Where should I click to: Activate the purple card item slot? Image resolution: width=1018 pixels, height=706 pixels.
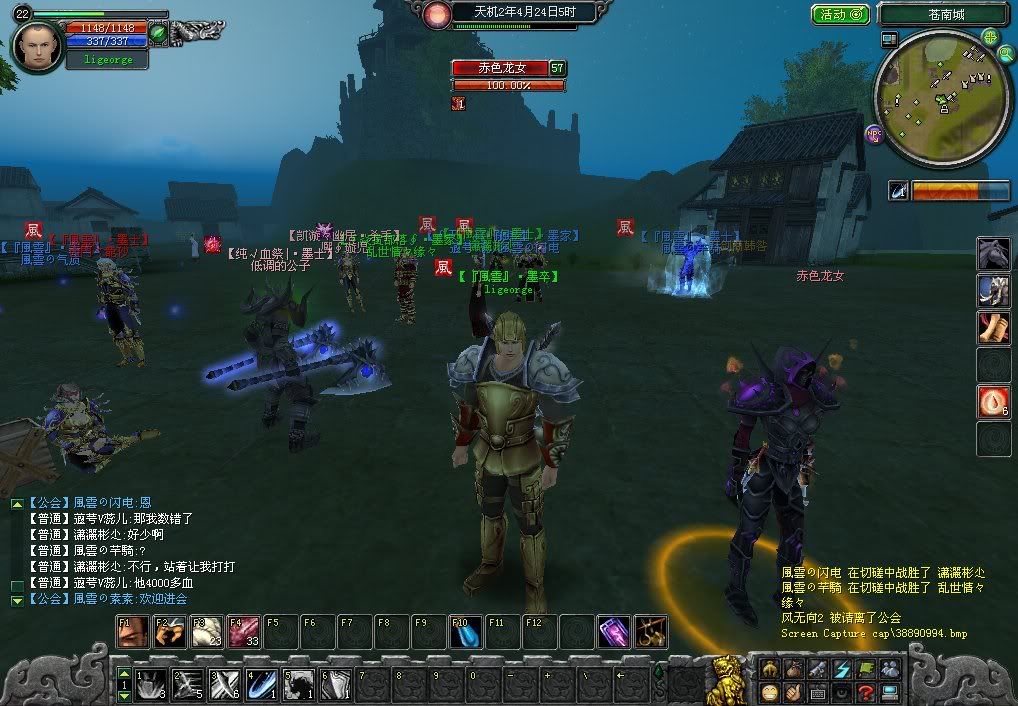click(x=613, y=631)
